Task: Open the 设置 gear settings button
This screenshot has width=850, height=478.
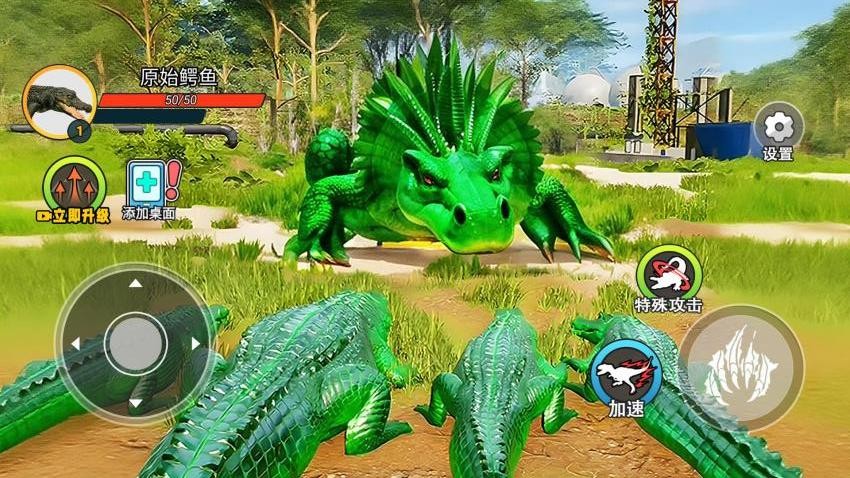Action: 777,127
